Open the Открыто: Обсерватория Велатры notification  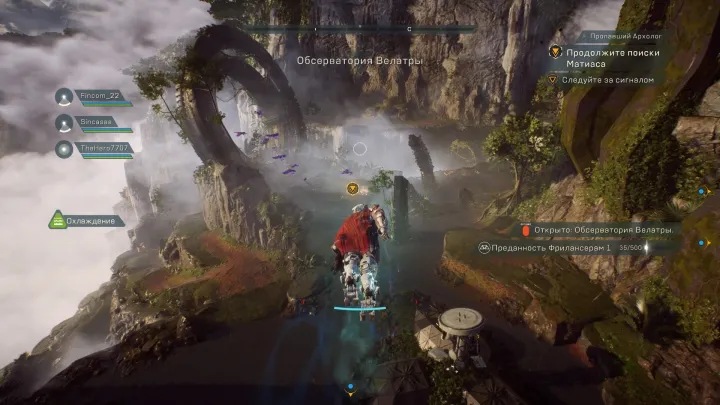pyautogui.click(x=598, y=230)
